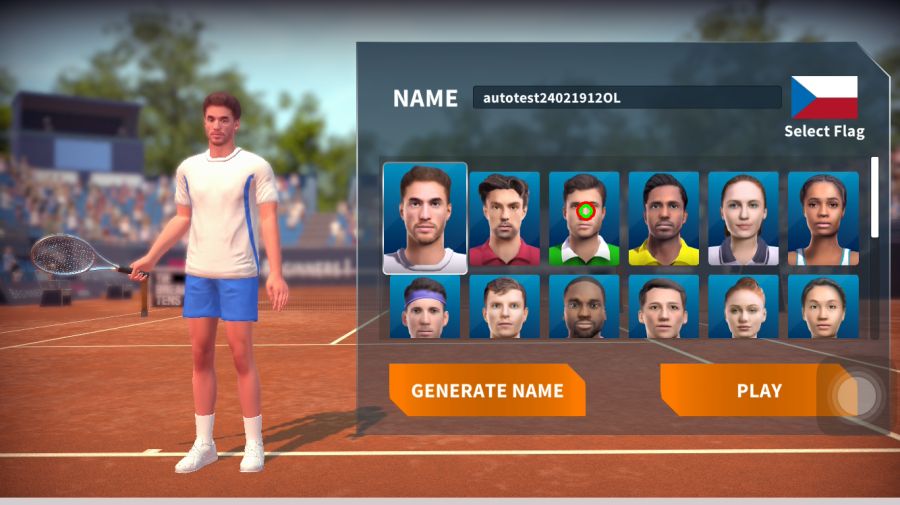Select the woman in the light blue tank top
The image size is (900, 505).
pyautogui.click(x=823, y=219)
